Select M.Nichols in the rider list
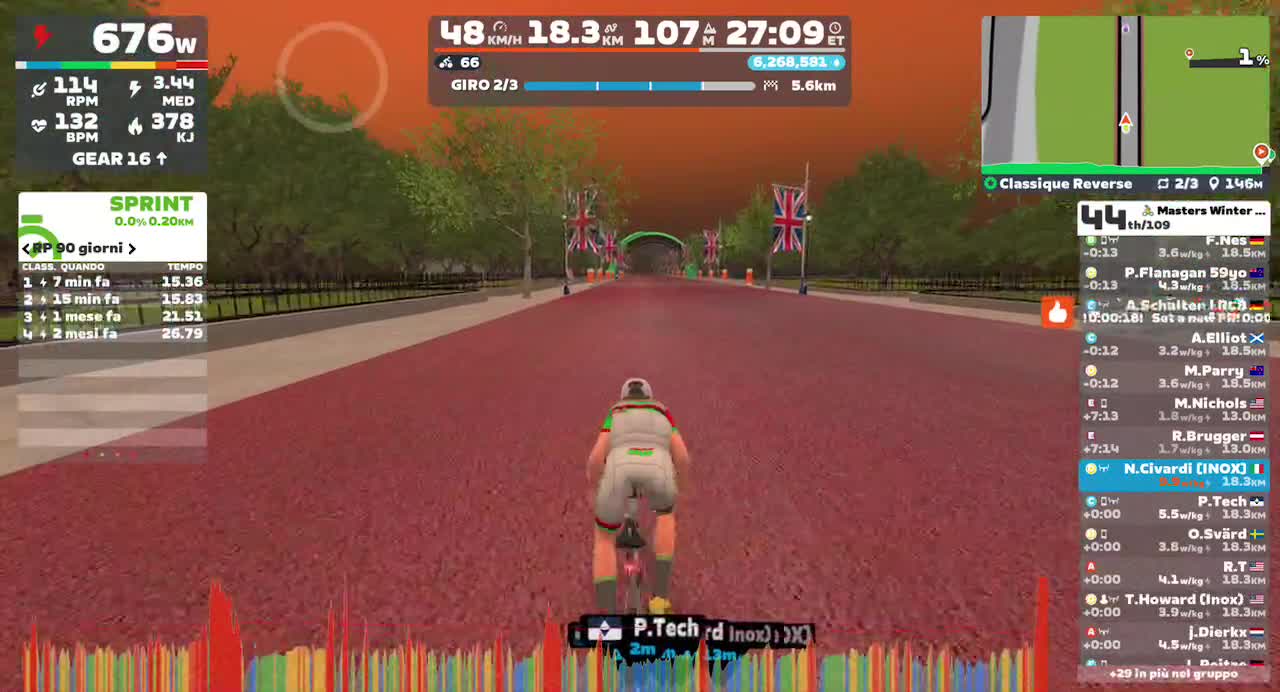The width and height of the screenshot is (1280, 692). click(1172, 410)
